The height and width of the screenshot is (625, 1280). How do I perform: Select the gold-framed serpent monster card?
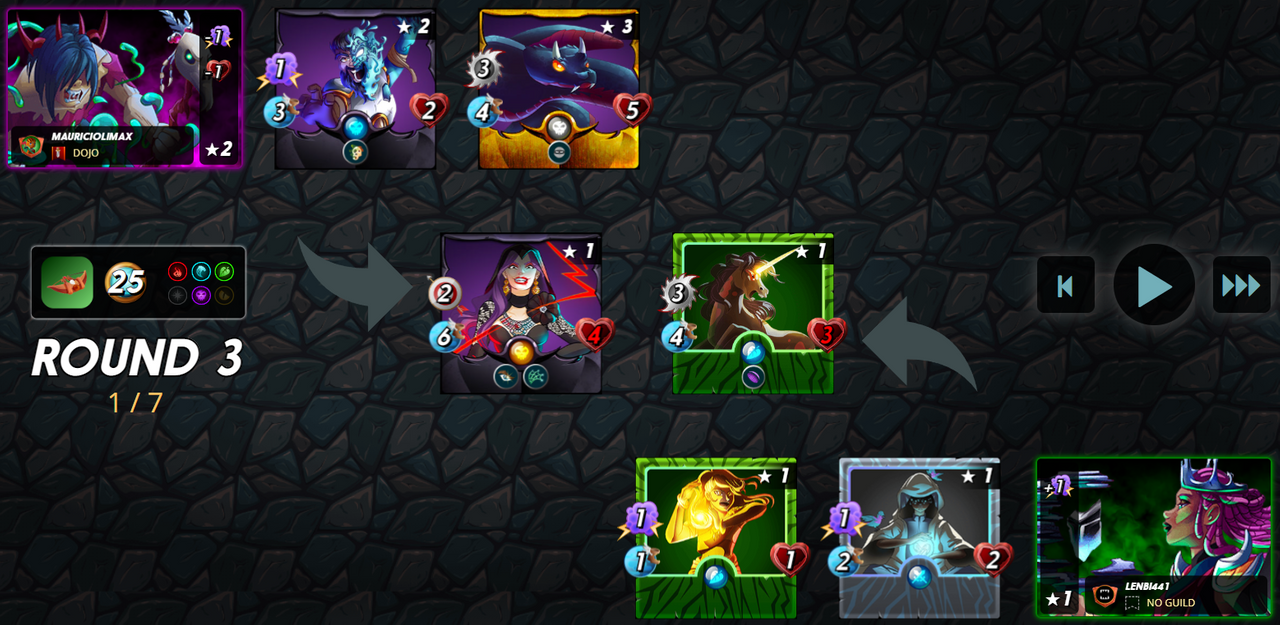(559, 88)
